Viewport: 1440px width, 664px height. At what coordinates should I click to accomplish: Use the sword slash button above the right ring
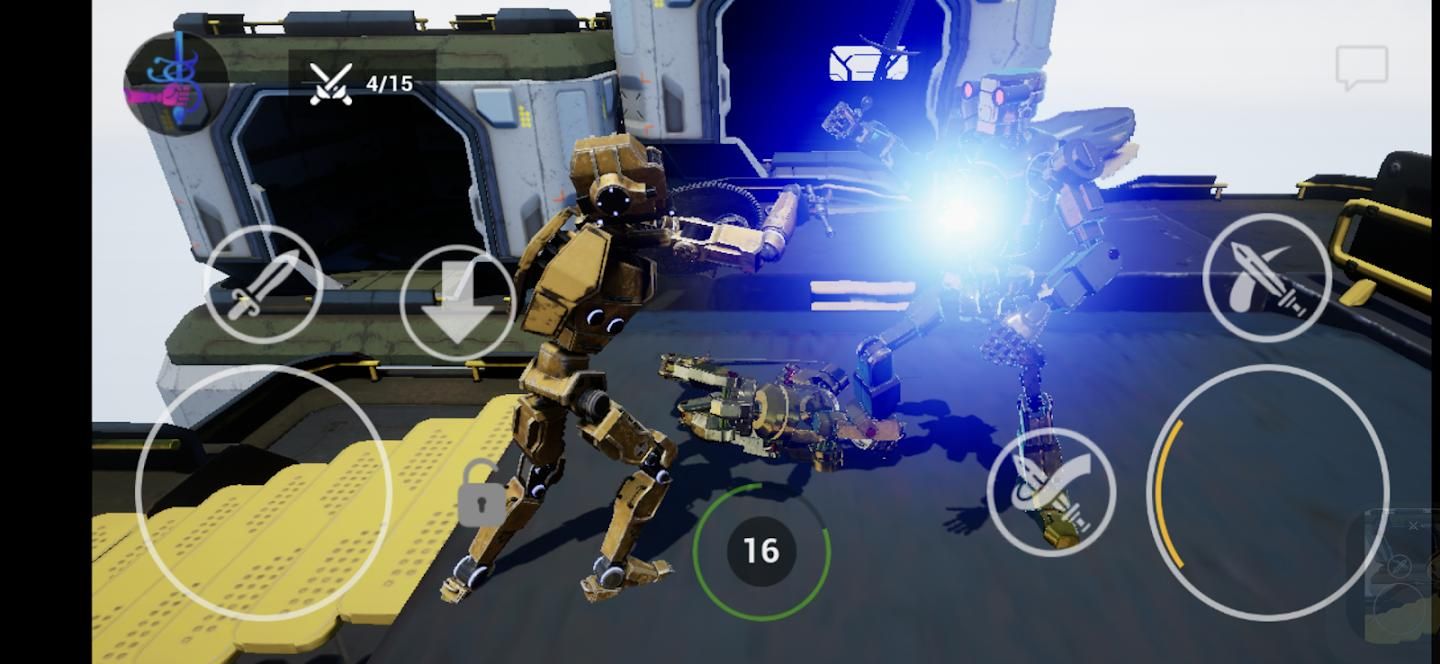coord(1267,278)
